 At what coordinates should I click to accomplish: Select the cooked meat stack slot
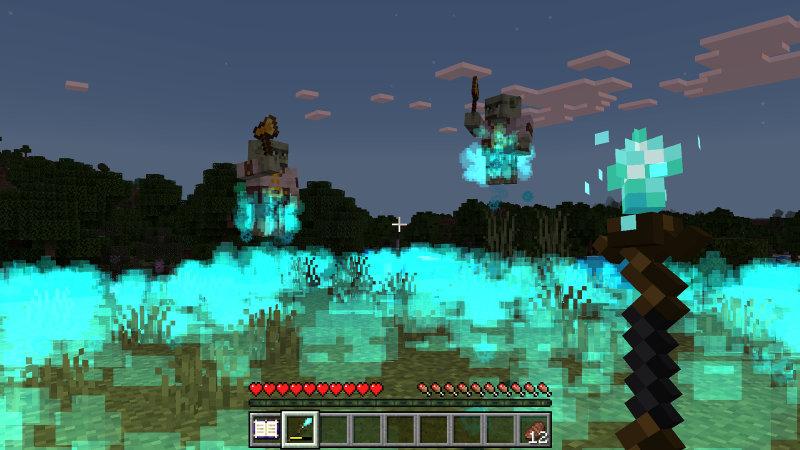click(535, 429)
